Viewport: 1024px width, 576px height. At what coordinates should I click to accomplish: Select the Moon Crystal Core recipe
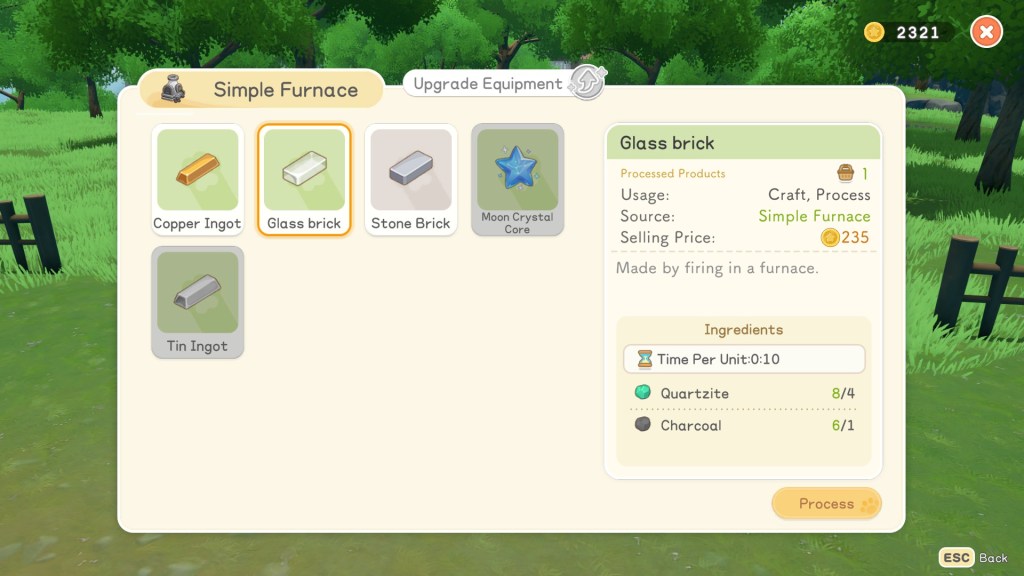517,180
